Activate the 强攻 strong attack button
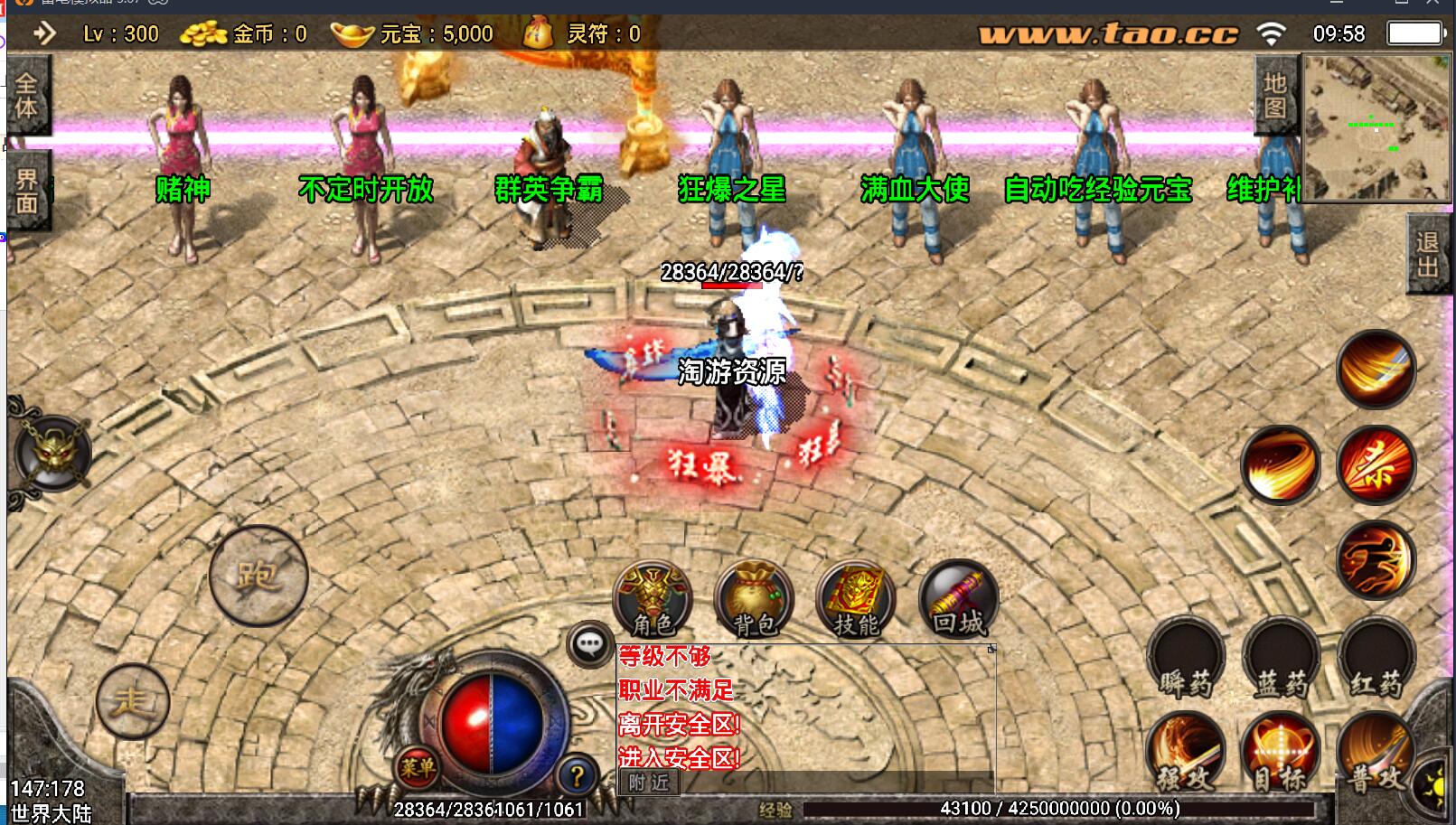 pyautogui.click(x=1184, y=755)
